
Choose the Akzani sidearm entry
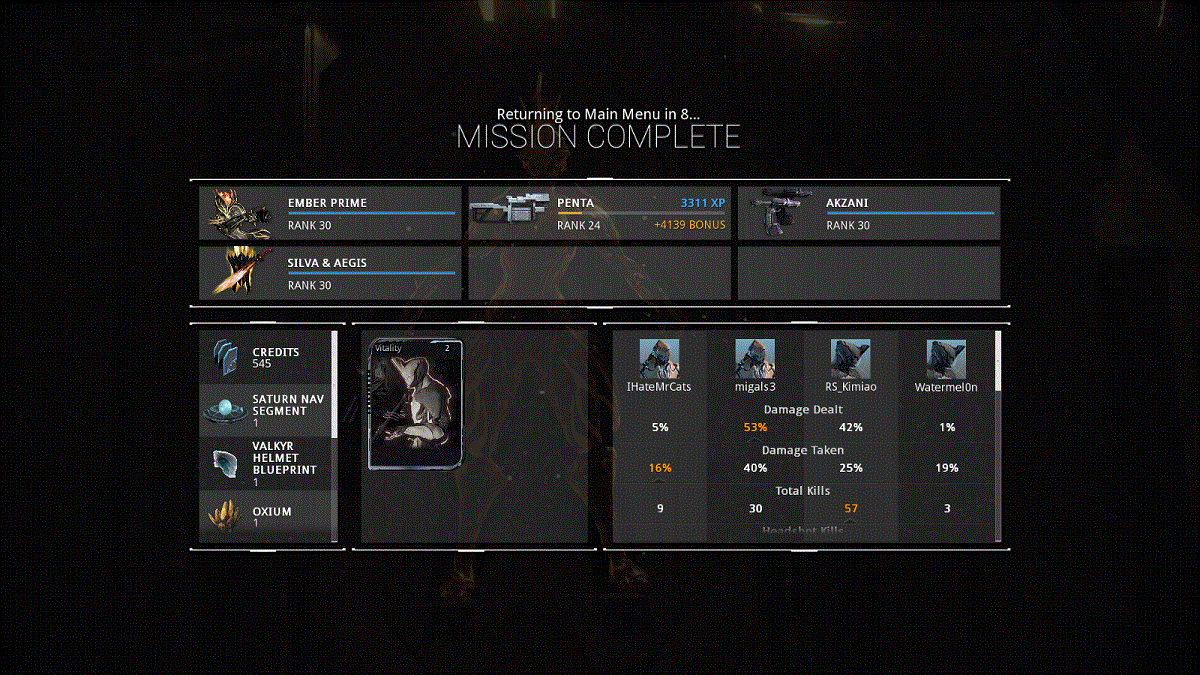pyautogui.click(x=868, y=213)
